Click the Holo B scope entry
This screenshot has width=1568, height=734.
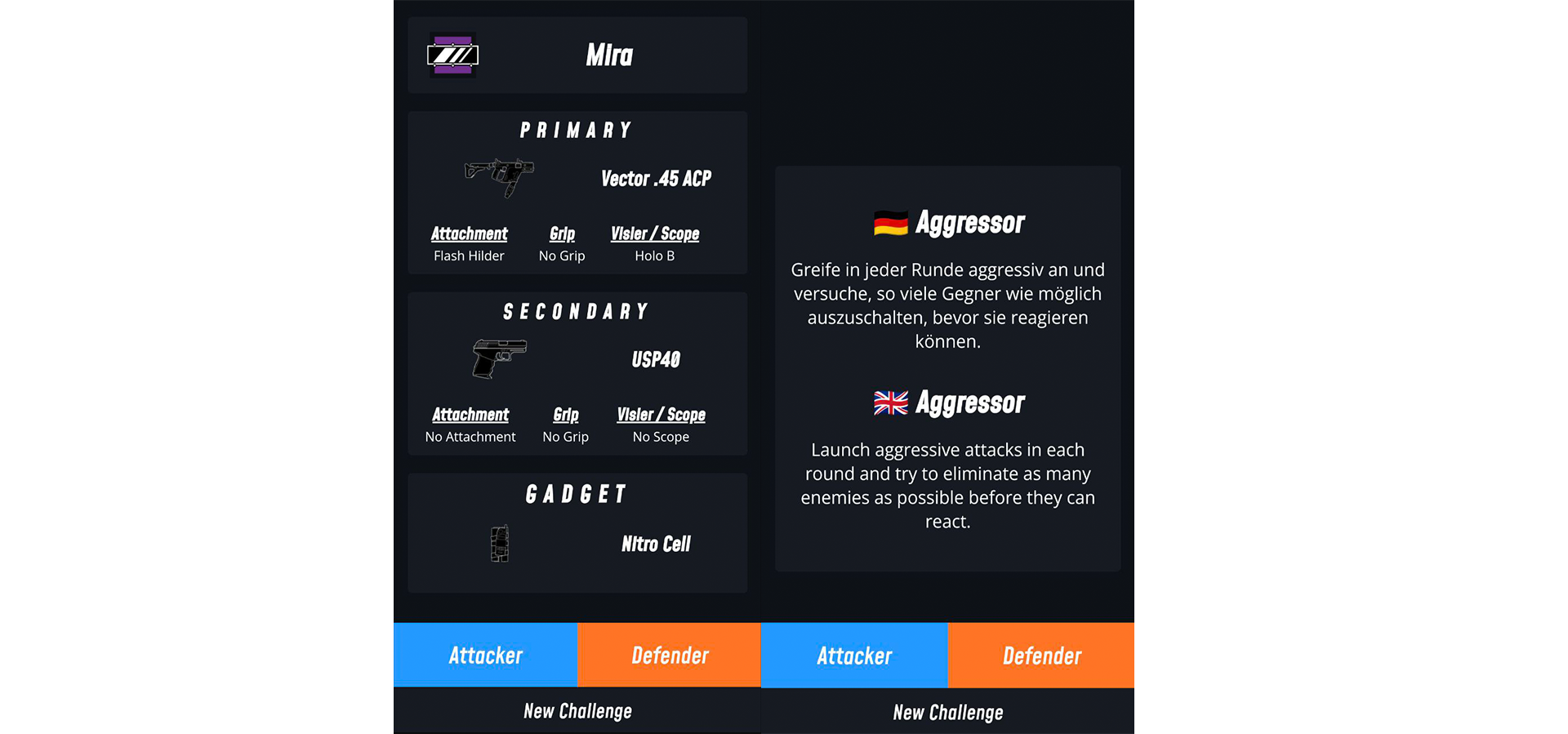[x=655, y=245]
